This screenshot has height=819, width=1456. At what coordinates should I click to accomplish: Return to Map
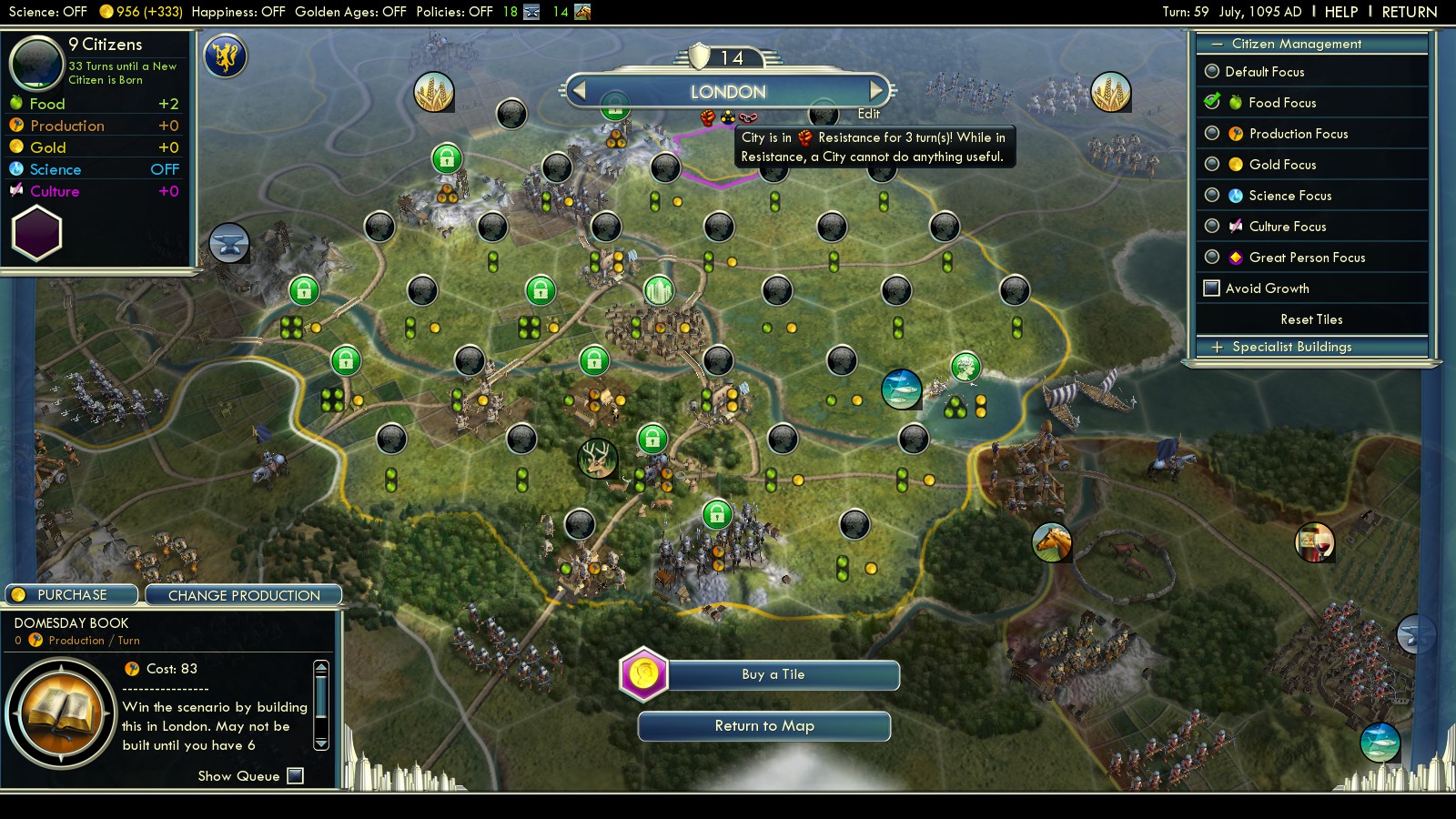pyautogui.click(x=764, y=726)
